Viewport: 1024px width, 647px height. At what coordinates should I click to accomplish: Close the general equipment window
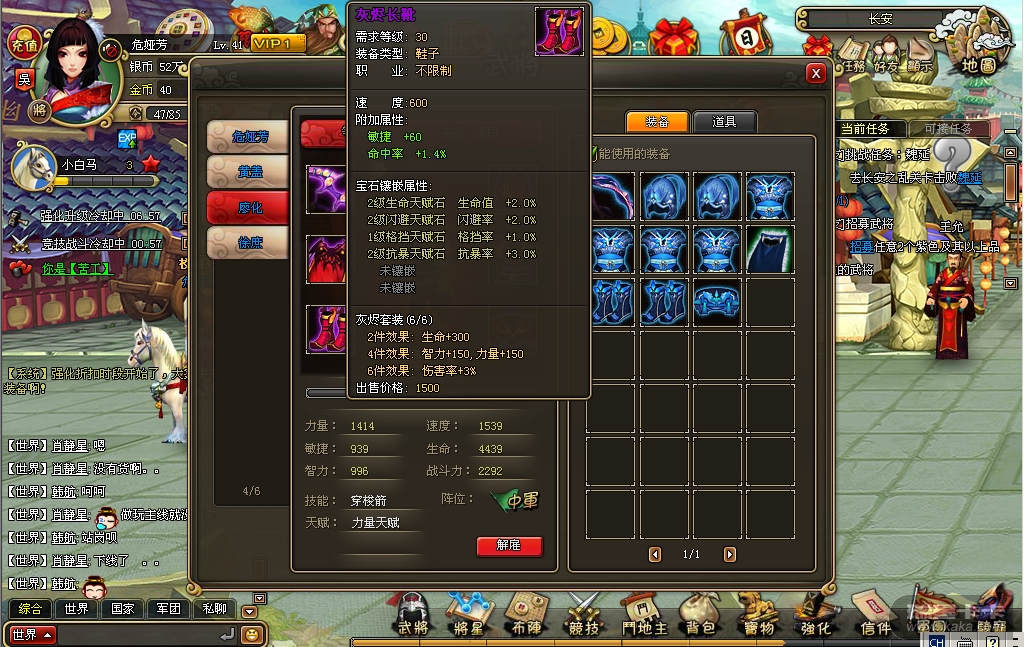(816, 73)
